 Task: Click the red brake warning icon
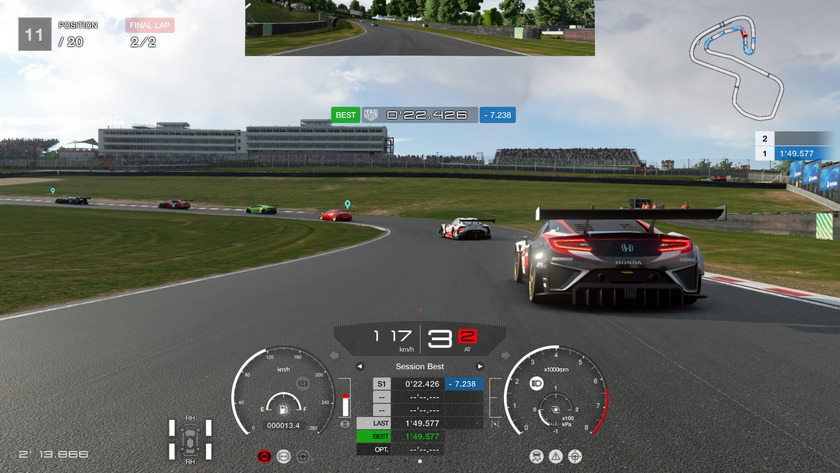264,456
